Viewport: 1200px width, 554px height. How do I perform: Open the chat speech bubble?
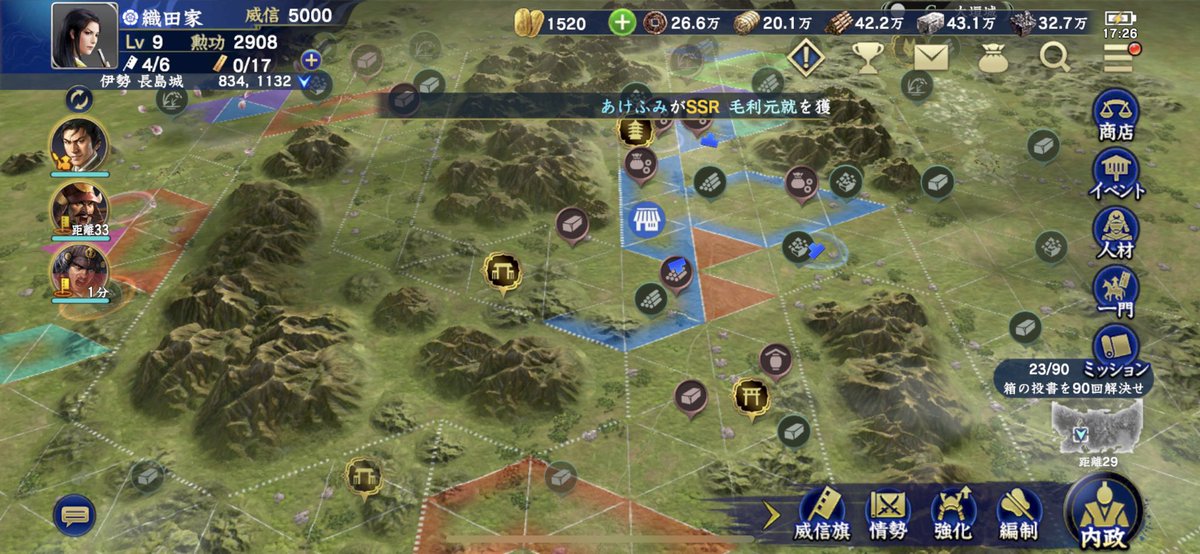(x=75, y=515)
